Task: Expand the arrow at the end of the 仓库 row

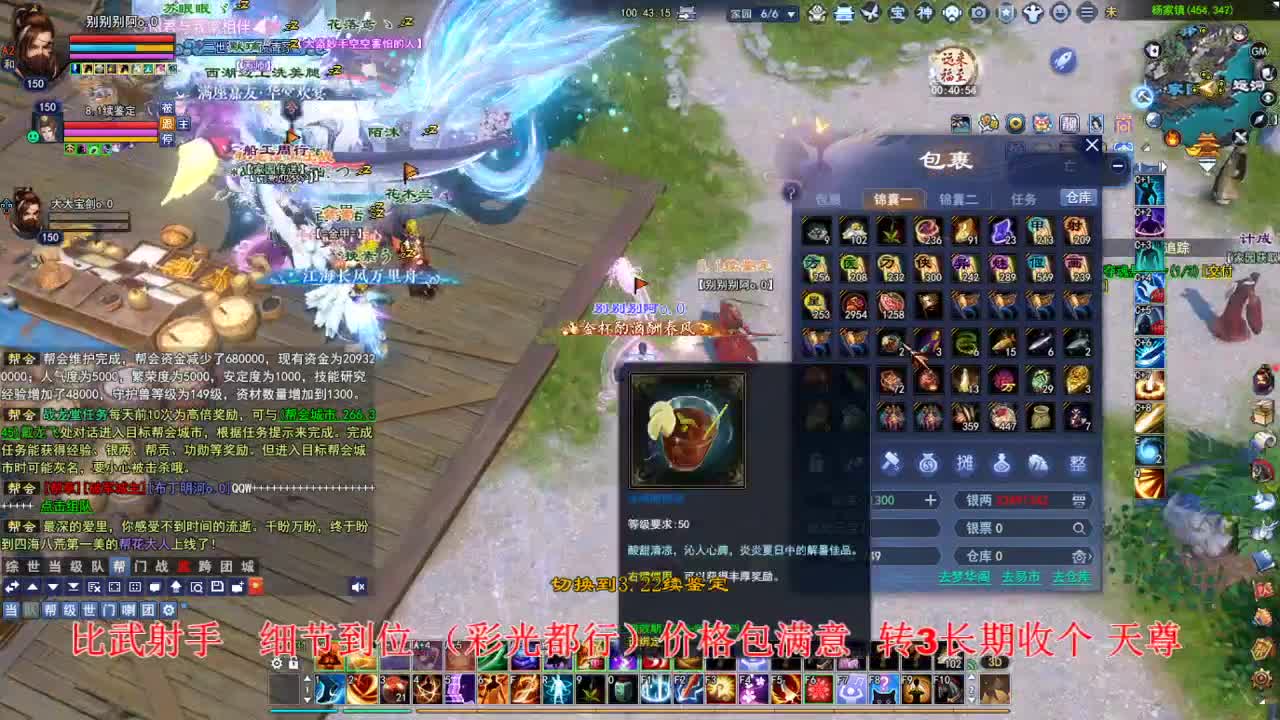Action: 1090,555
